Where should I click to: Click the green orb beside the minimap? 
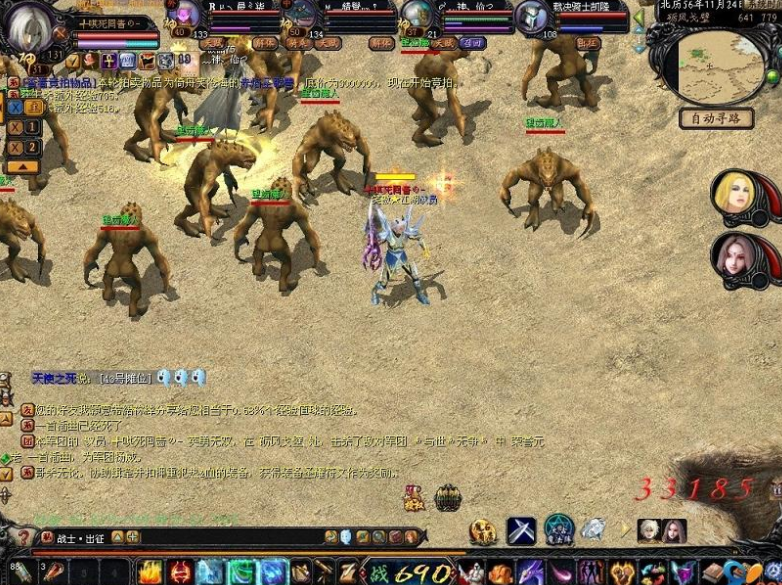point(771,77)
